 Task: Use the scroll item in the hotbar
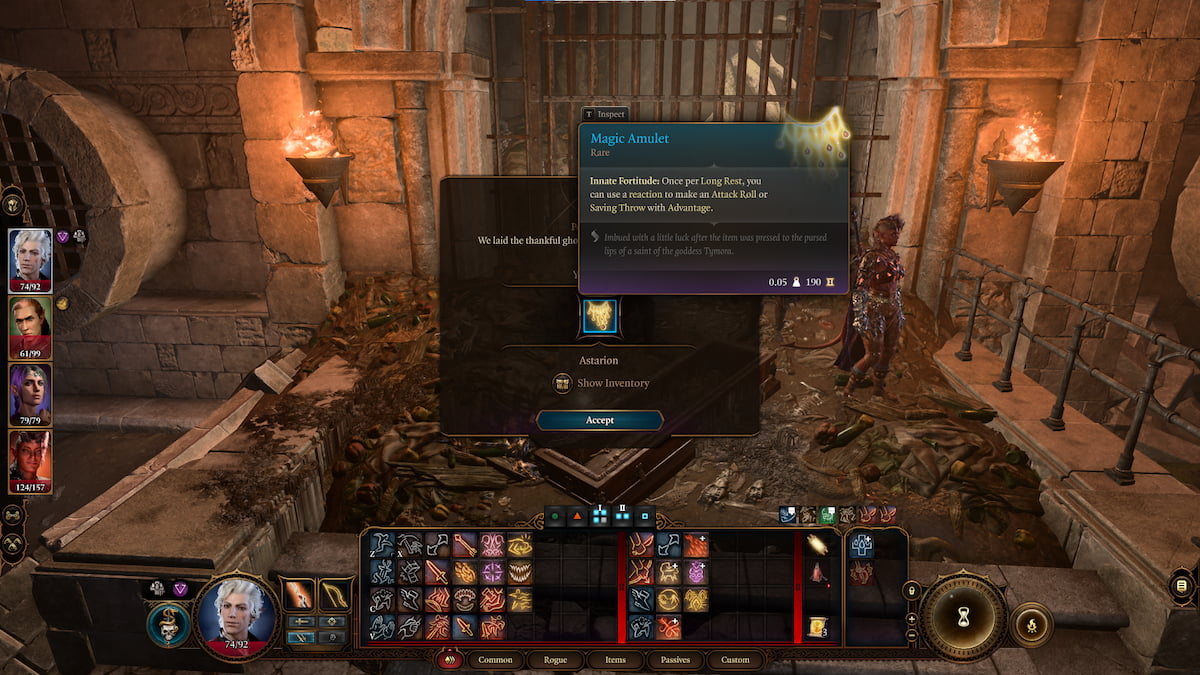[x=818, y=628]
